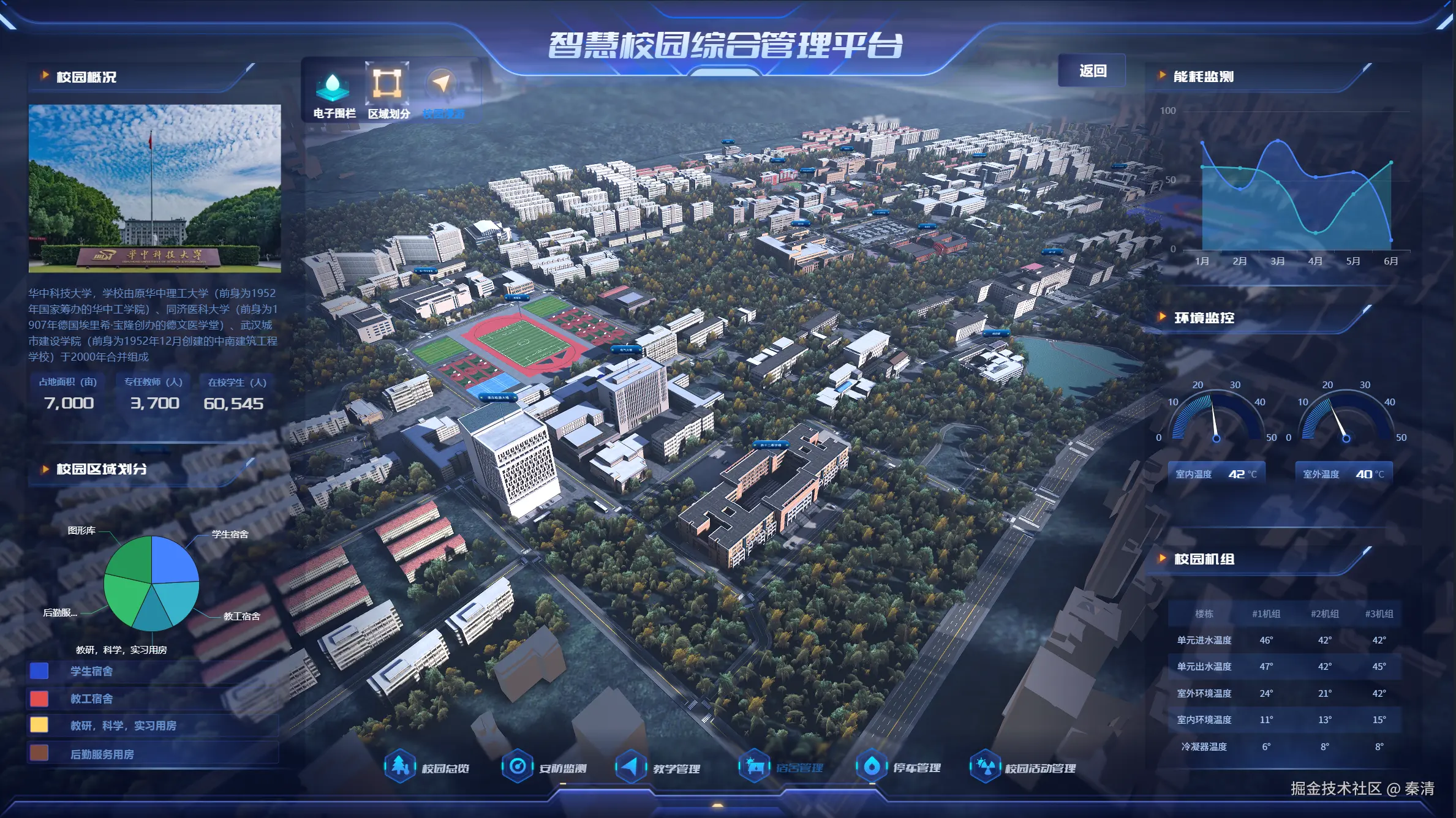Click the 教研，科学，实习用房 yellow color swatch
Screen dimensions: 1456x818
click(x=39, y=726)
